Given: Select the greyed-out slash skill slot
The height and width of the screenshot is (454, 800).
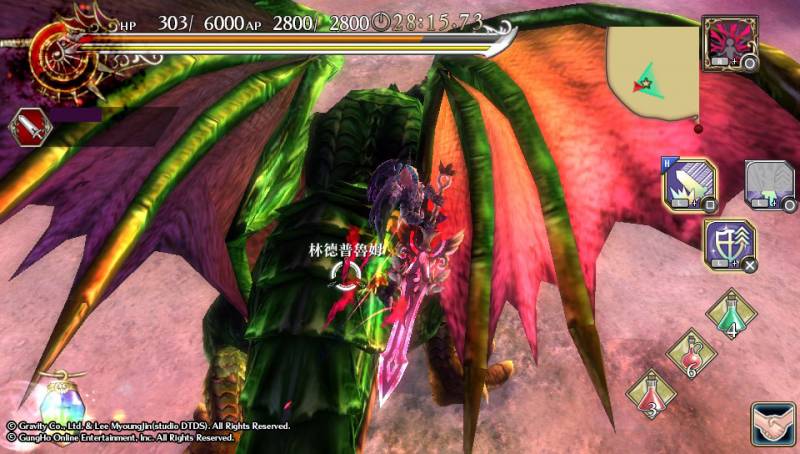Looking at the screenshot, I should point(768,186).
